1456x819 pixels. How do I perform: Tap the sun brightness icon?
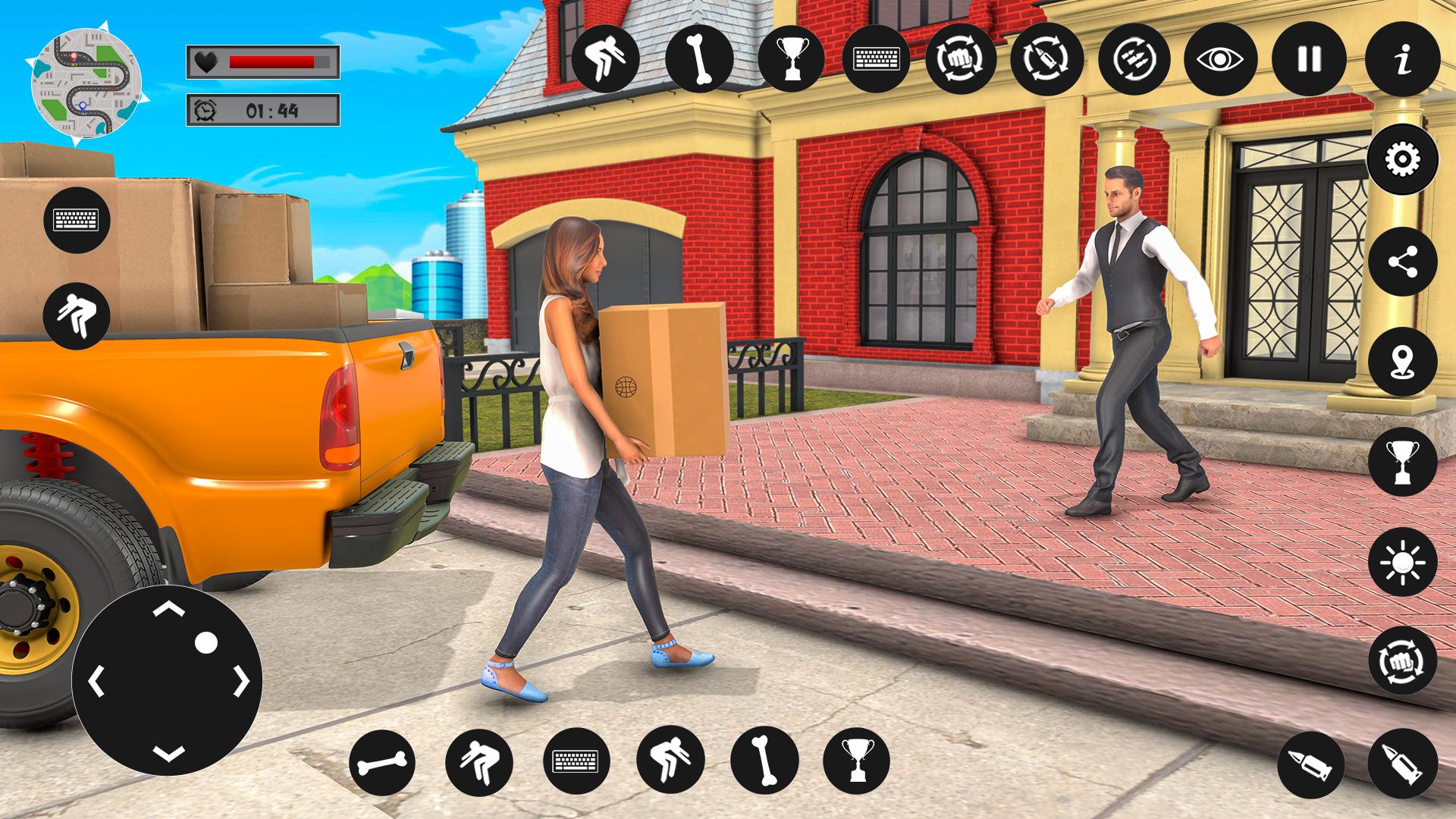tap(1402, 562)
